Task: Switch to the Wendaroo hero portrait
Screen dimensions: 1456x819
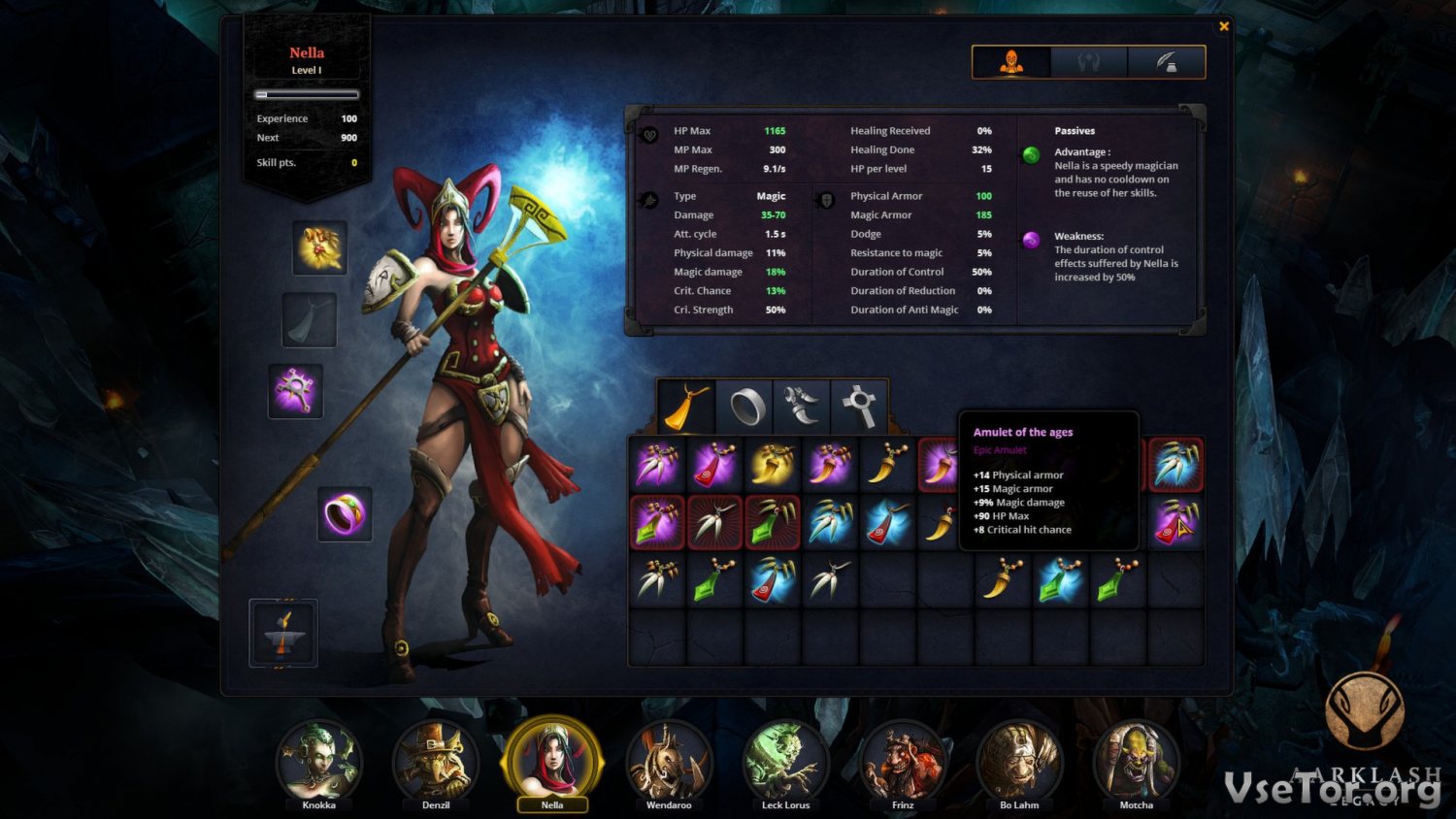Action: [x=669, y=762]
